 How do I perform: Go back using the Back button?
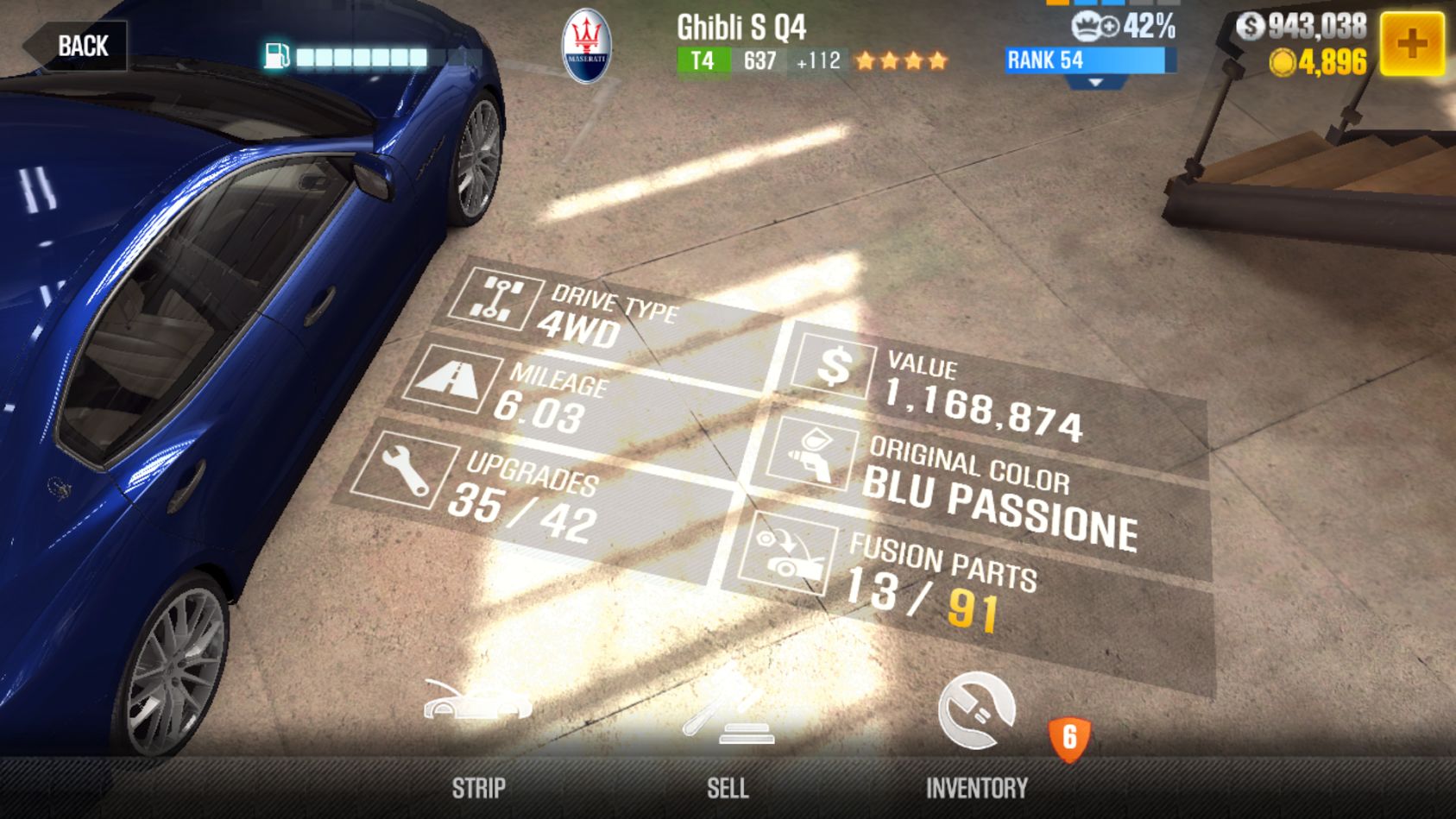coord(78,46)
